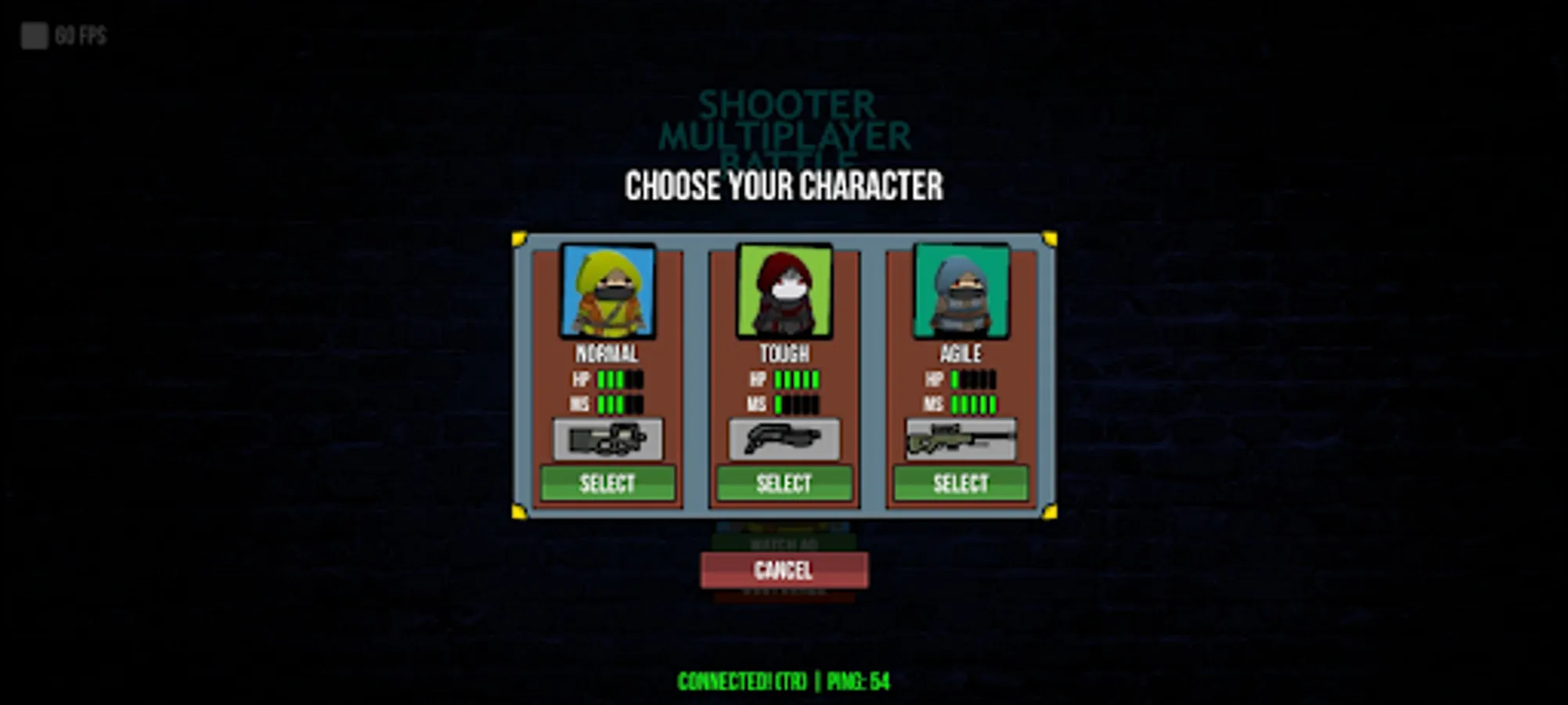The height and width of the screenshot is (705, 1568).
Task: Enable the 60 FPS checkbox
Action: [x=34, y=34]
